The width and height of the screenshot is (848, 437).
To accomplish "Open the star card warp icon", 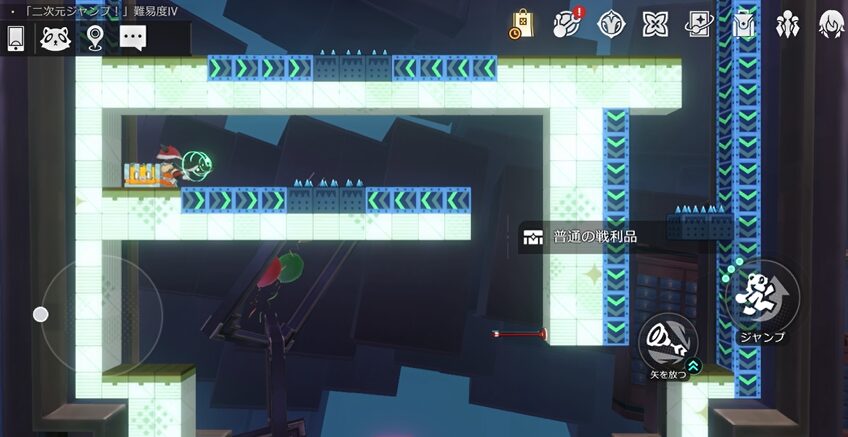I will pyautogui.click(x=699, y=24).
